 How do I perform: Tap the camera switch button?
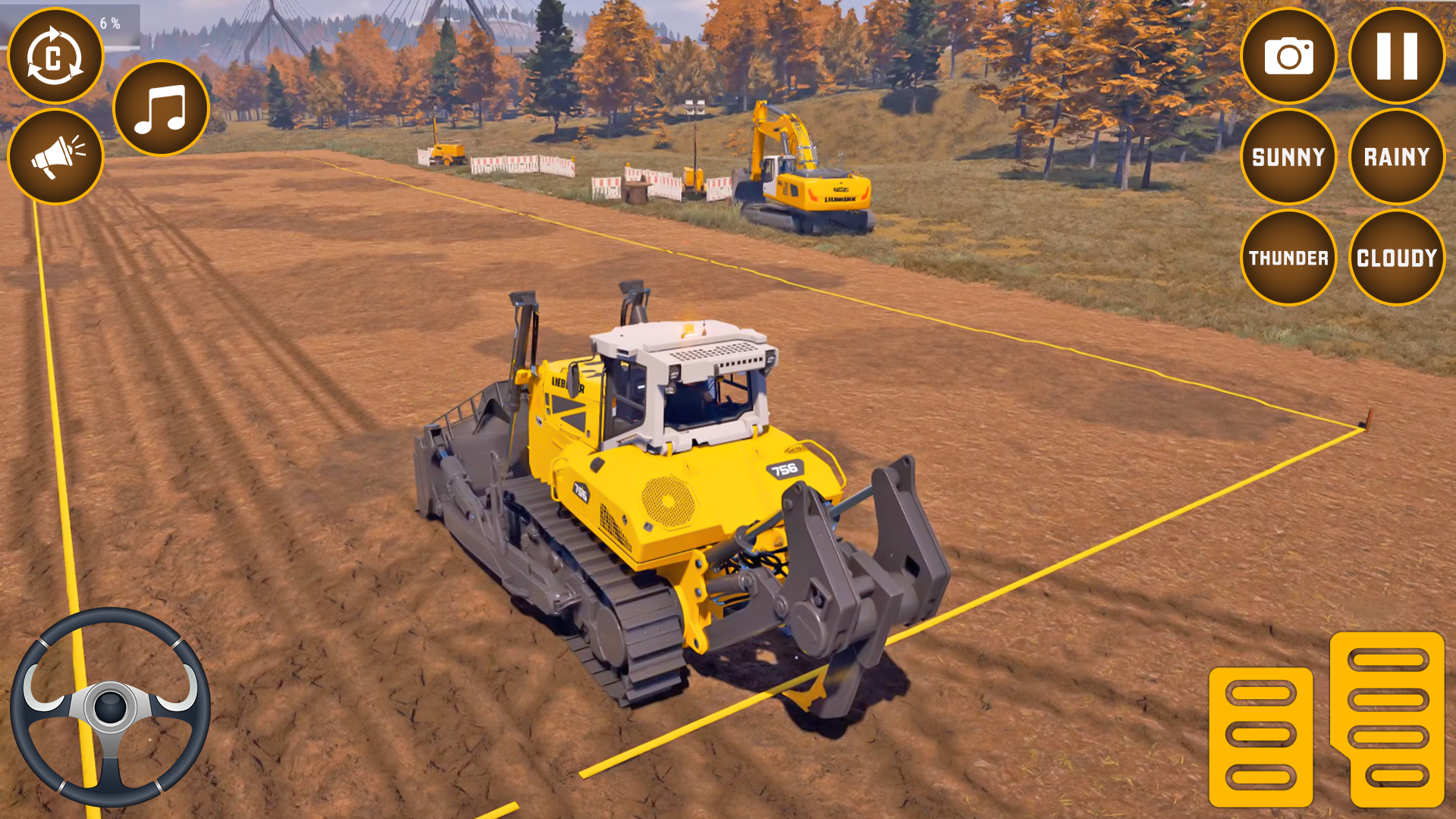point(1288,56)
